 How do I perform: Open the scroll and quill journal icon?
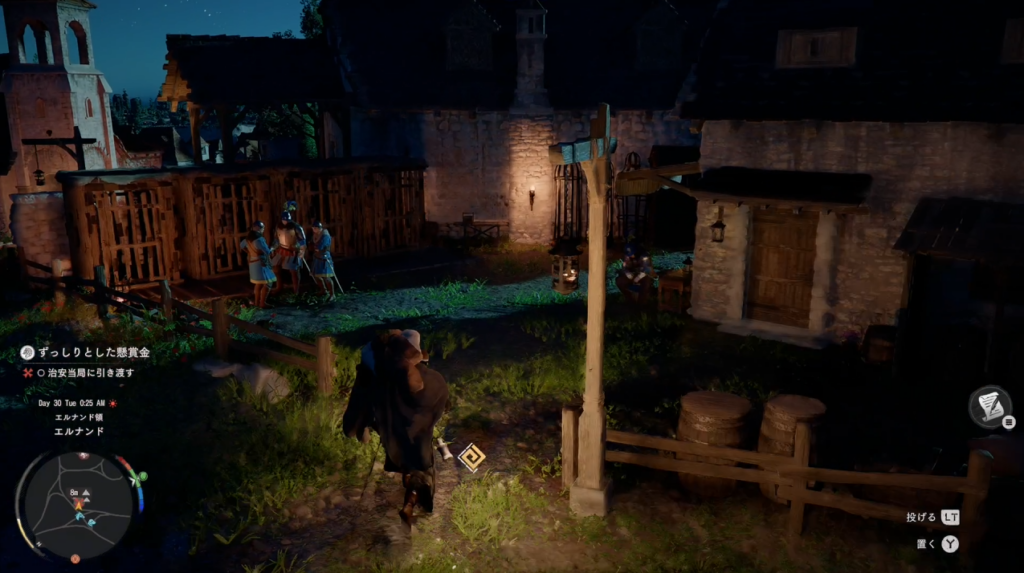(988, 406)
